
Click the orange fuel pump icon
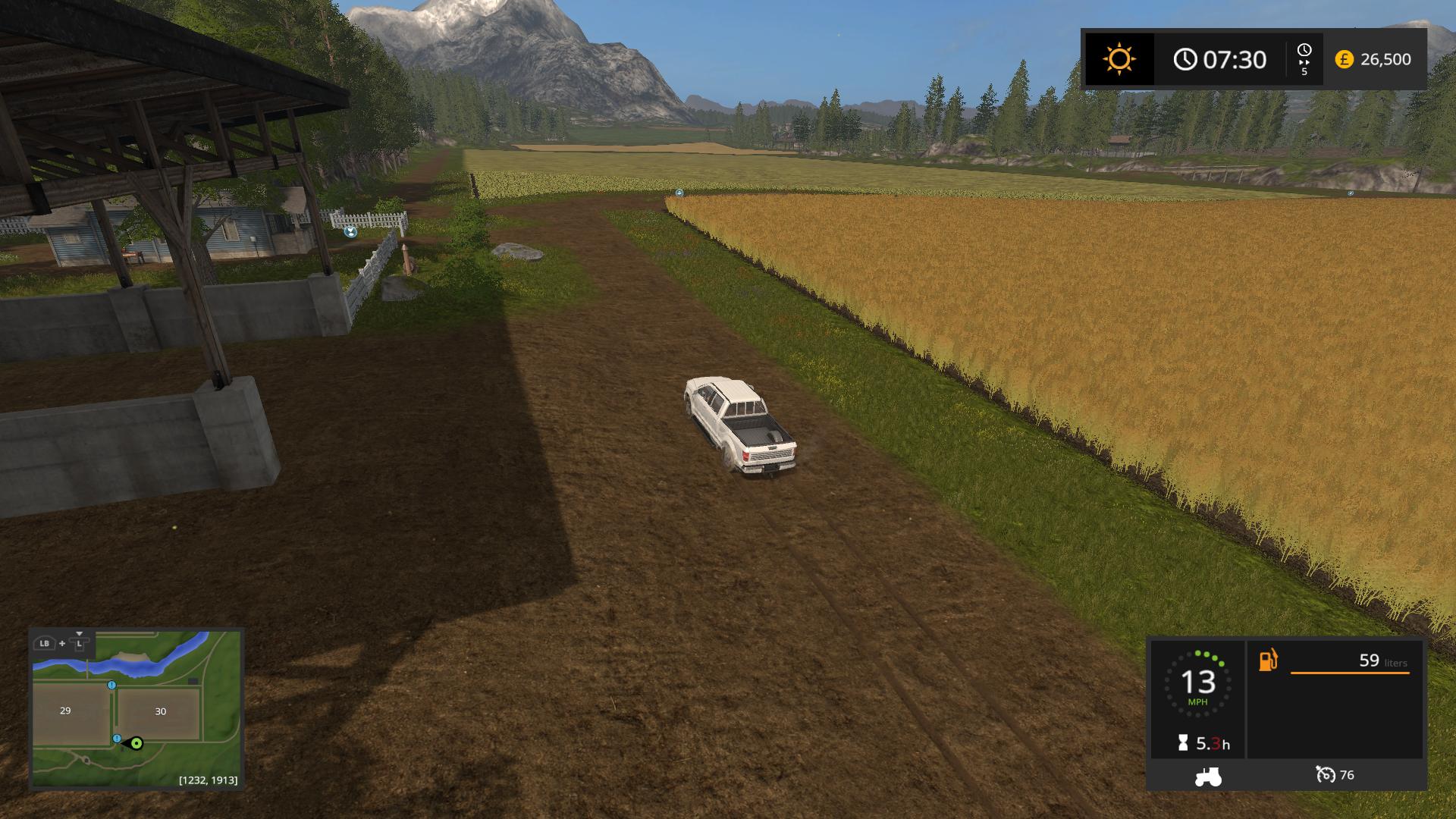1268,661
